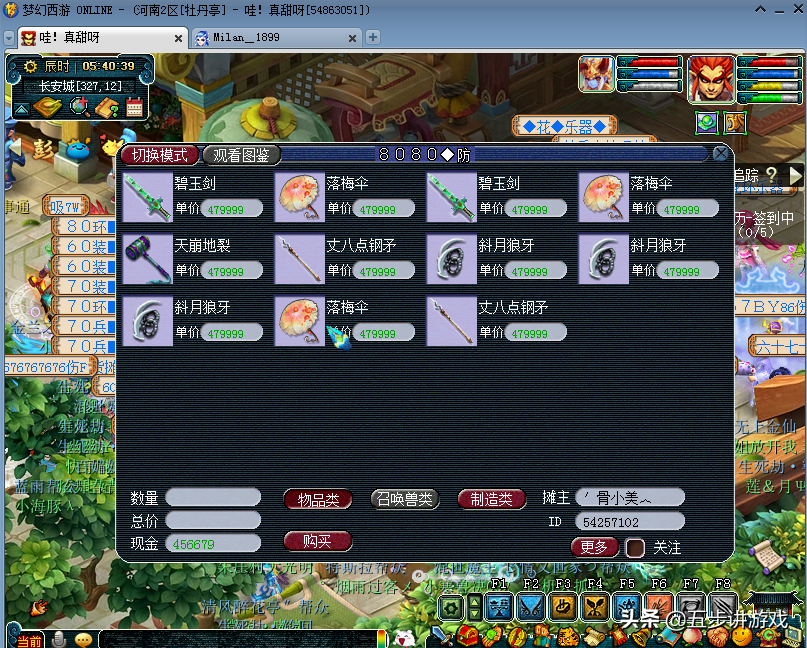Click the 购买 purchase button

click(x=316, y=541)
